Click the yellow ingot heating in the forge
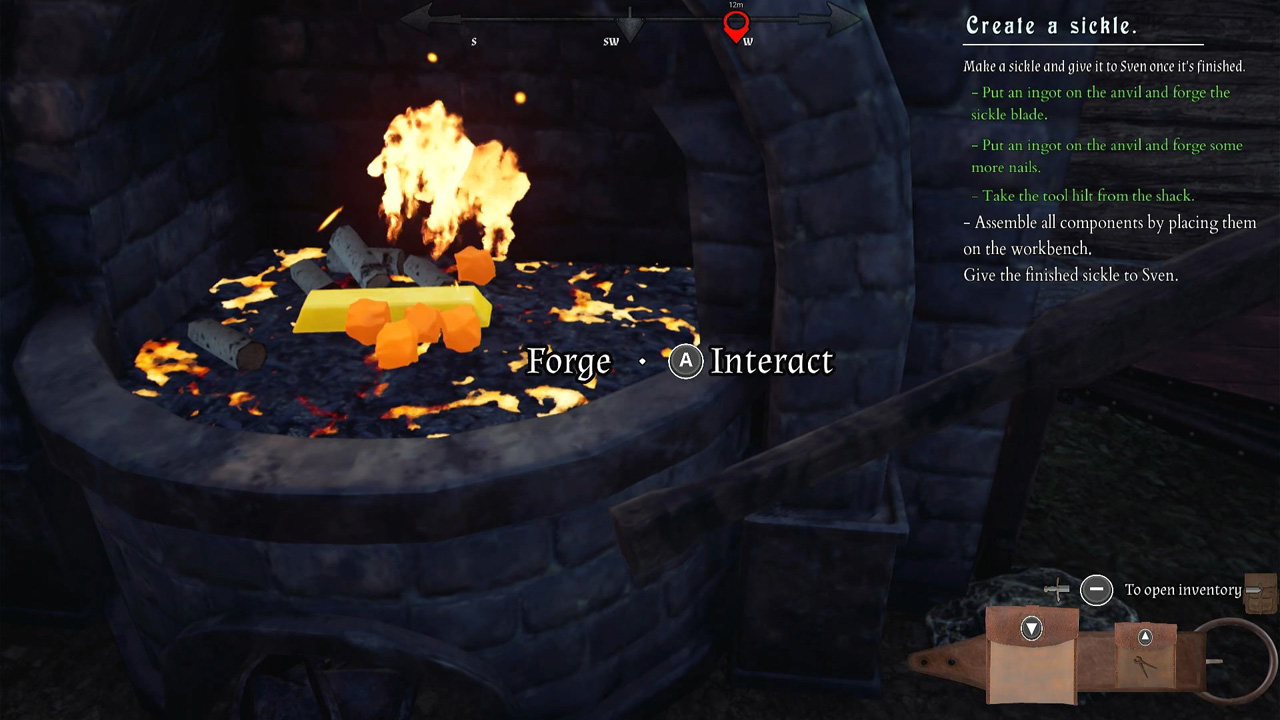The image size is (1280, 720). tap(390, 305)
